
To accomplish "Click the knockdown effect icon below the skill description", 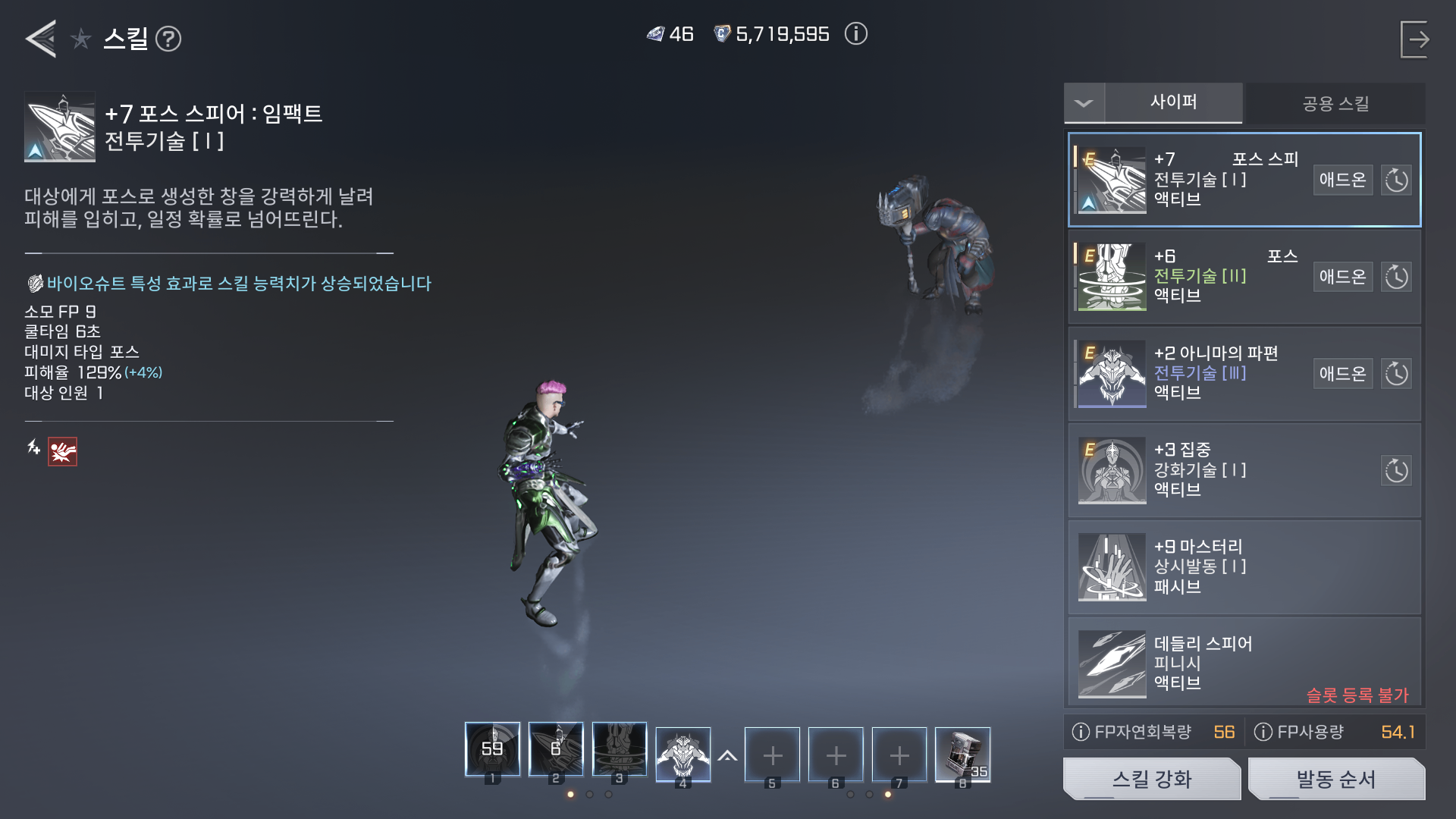I will 62,453.
